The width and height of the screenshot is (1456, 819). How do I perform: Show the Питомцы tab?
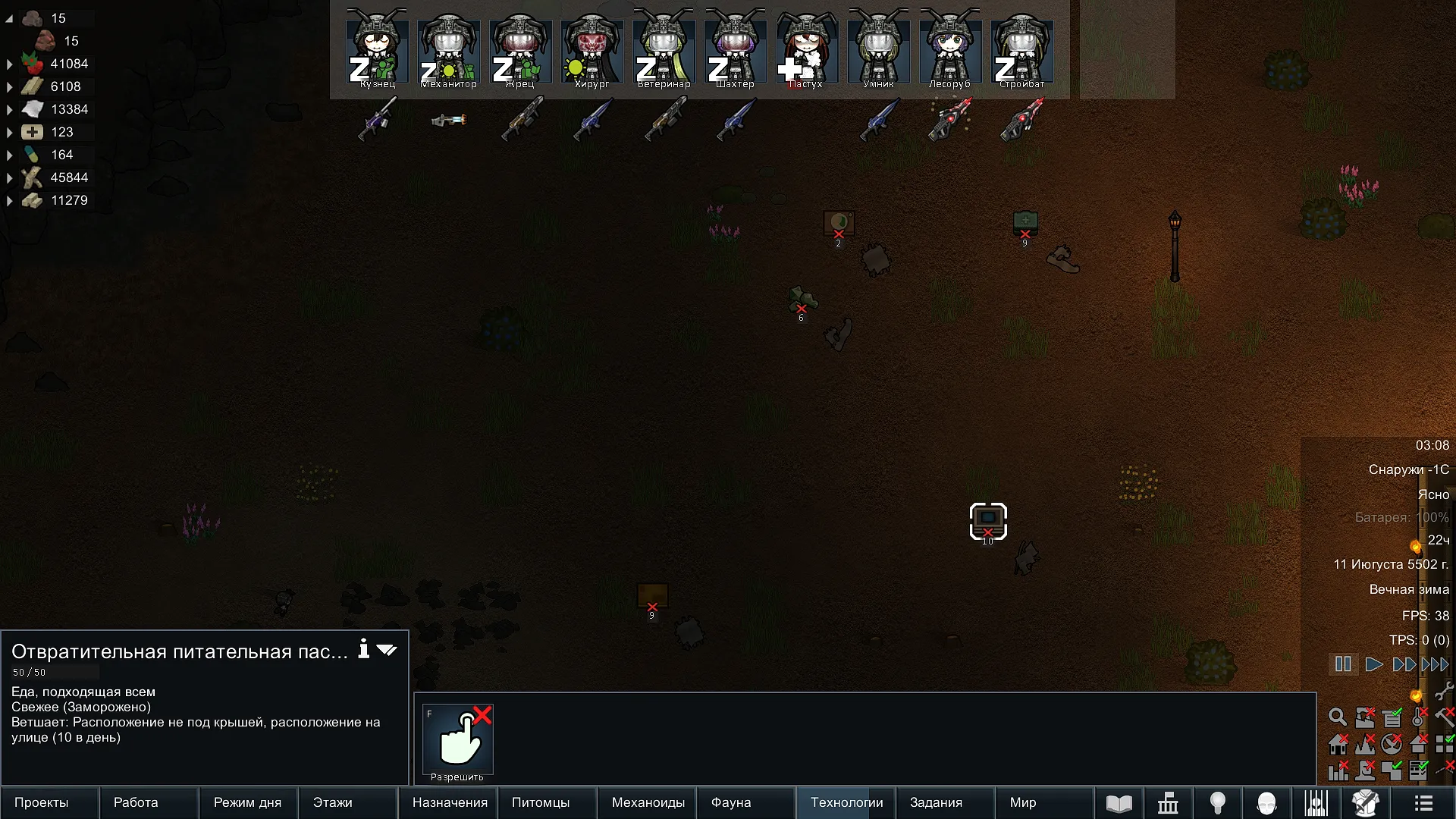(x=541, y=802)
